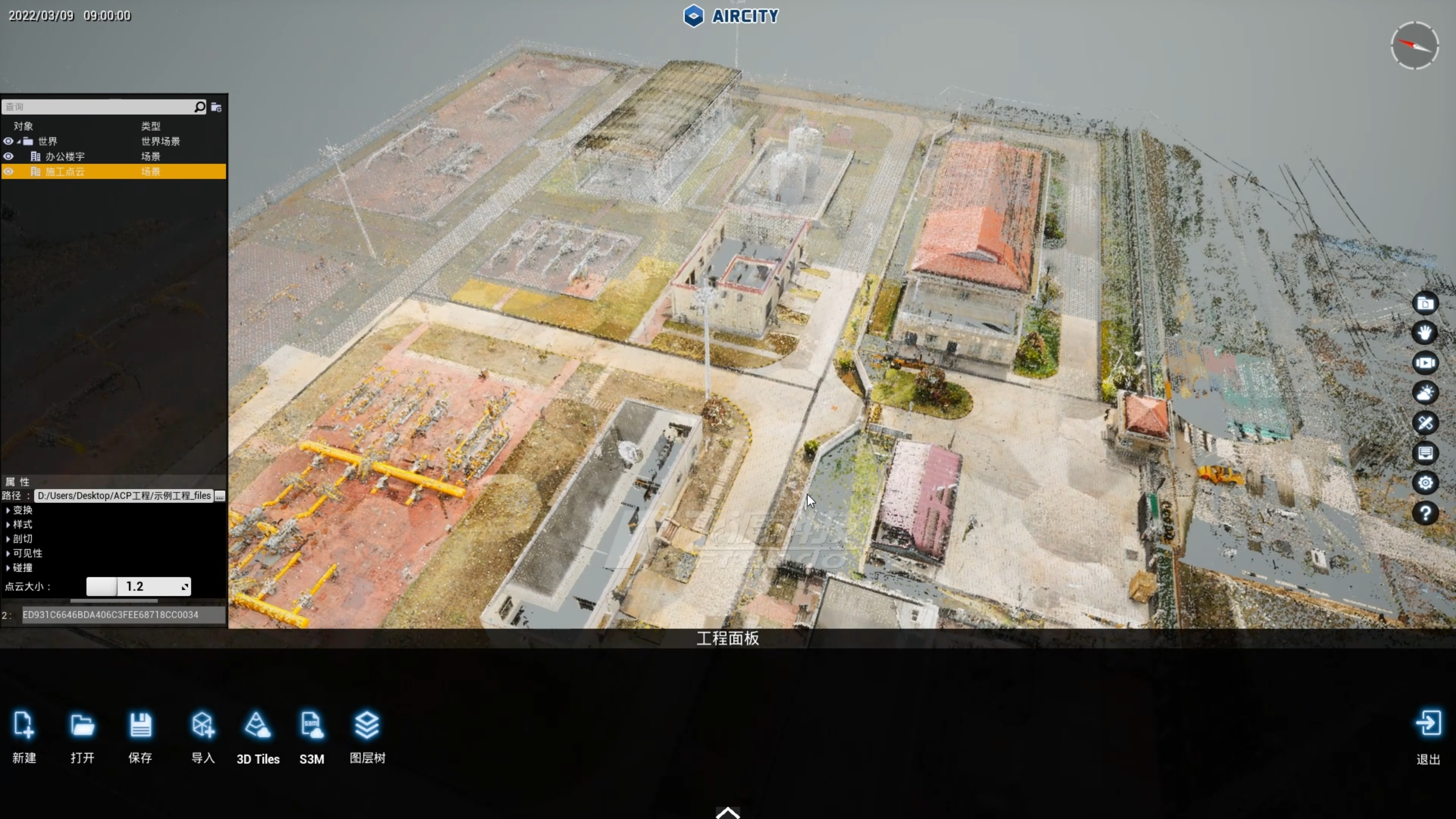This screenshot has height=819, width=1456.
Task: Show help with the question mark icon
Action: click(1425, 514)
